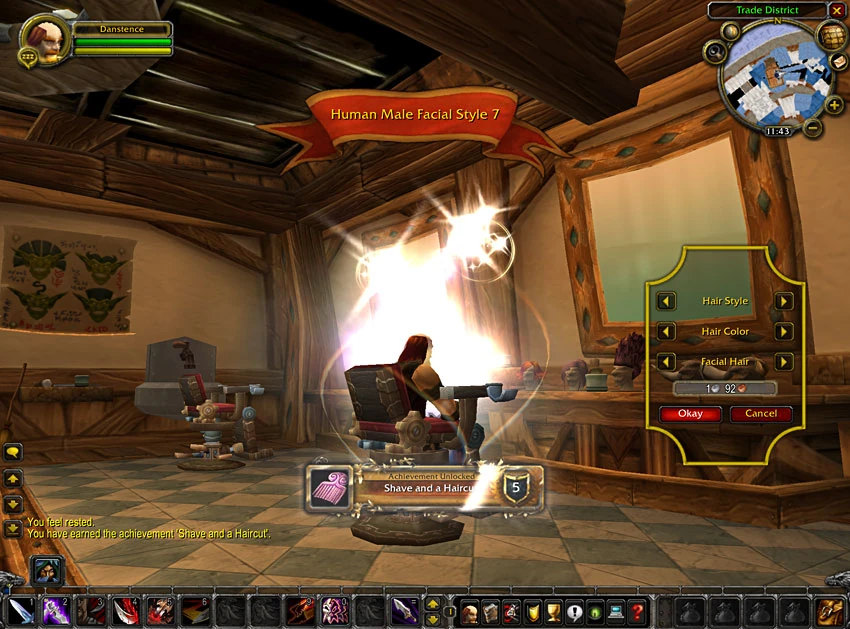Viewport: 850px width, 629px height.
Task: Click the minimap zoom-in plus button
Action: click(834, 106)
